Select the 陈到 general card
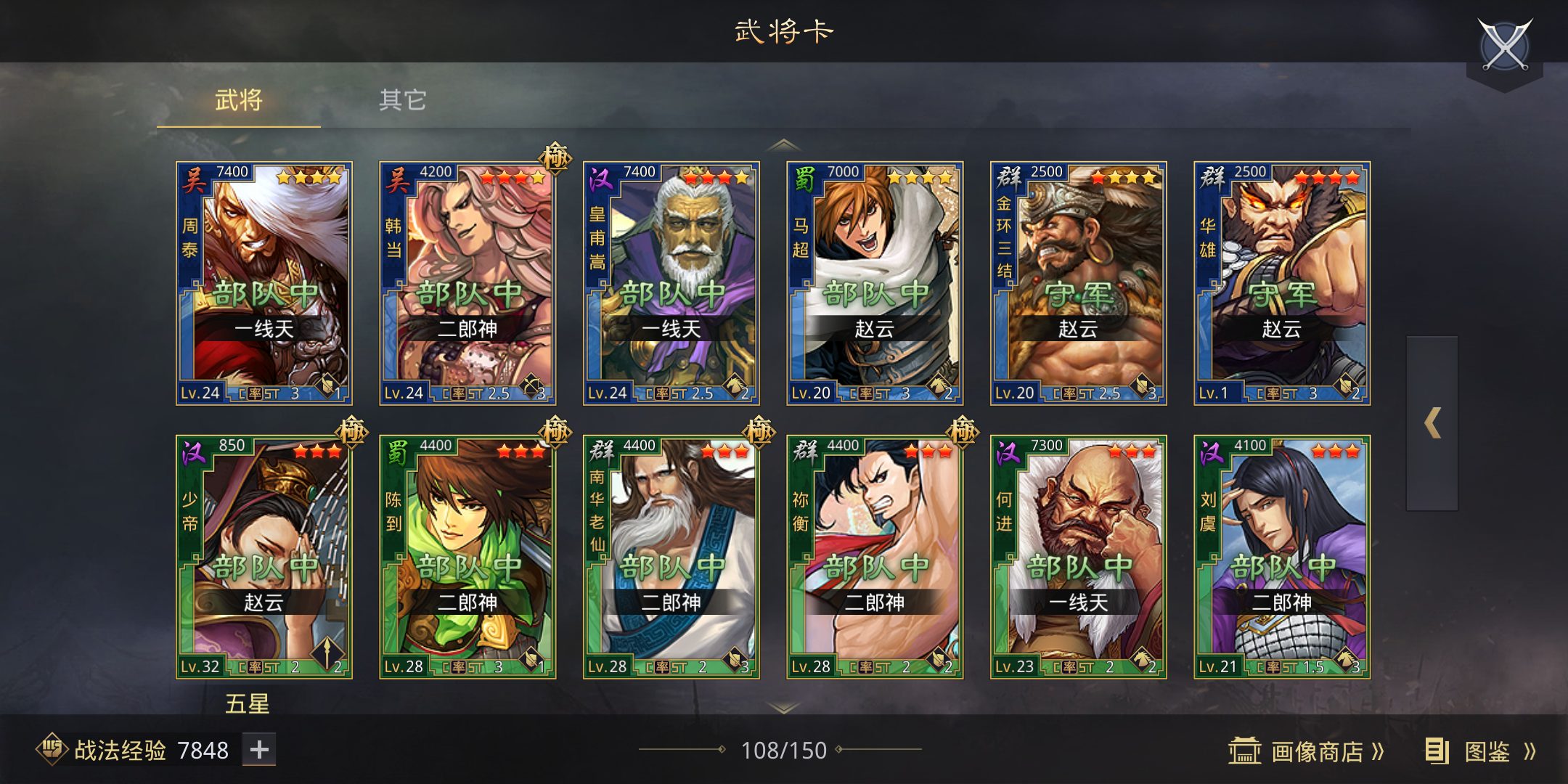The width and height of the screenshot is (1568, 784). pos(467,557)
